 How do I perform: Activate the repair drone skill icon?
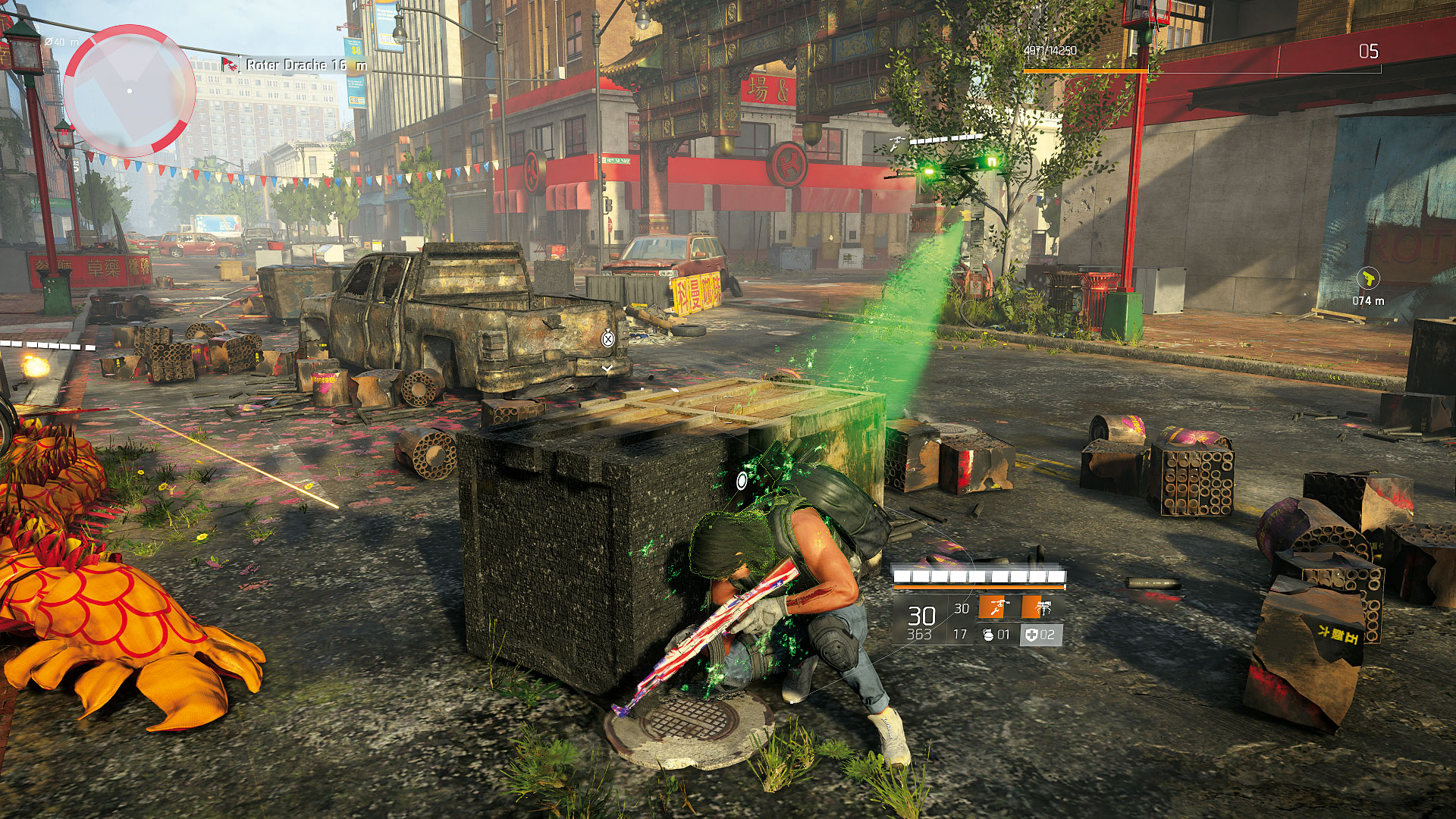(x=995, y=607)
